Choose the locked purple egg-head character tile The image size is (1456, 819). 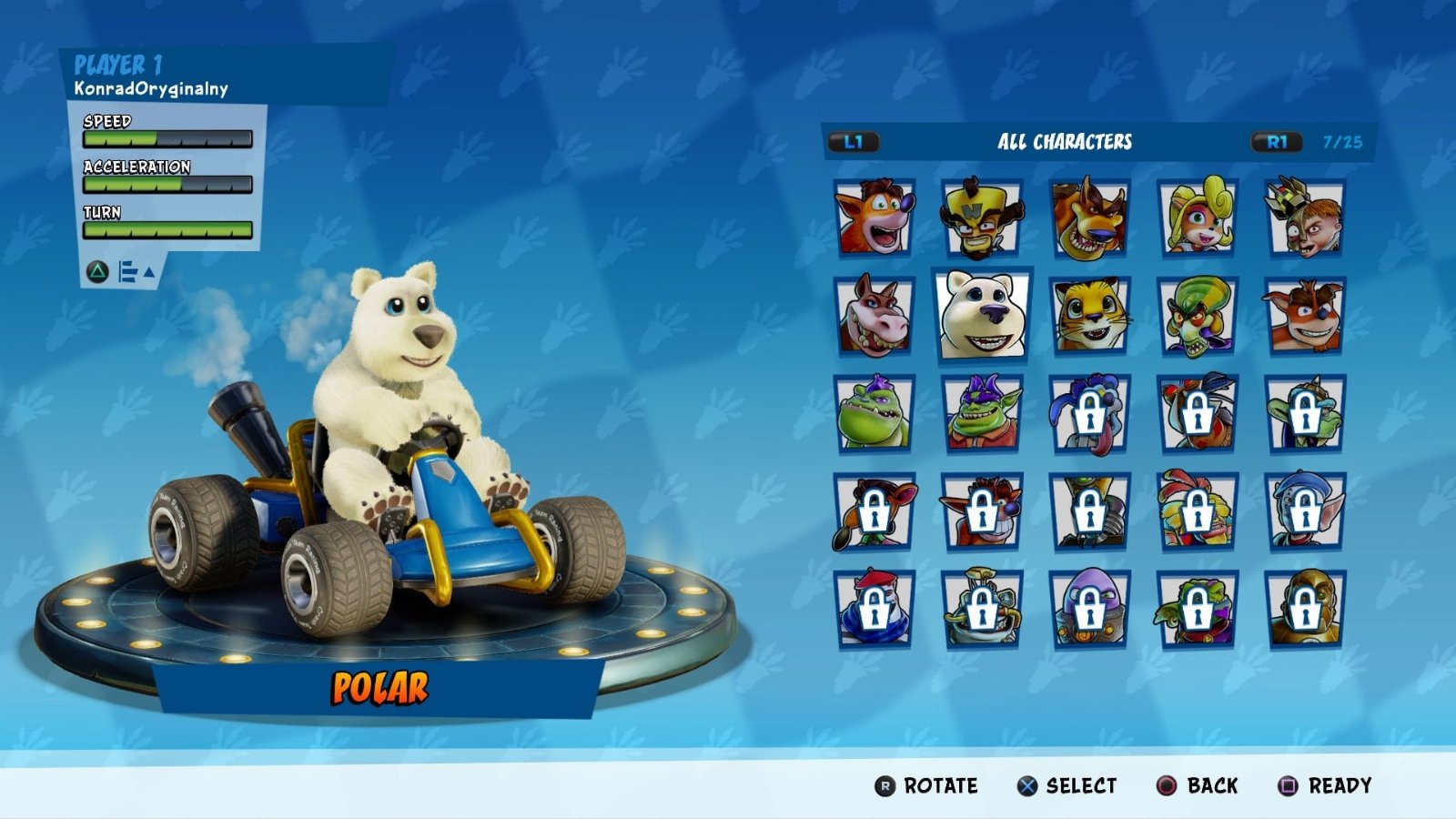(1089, 609)
